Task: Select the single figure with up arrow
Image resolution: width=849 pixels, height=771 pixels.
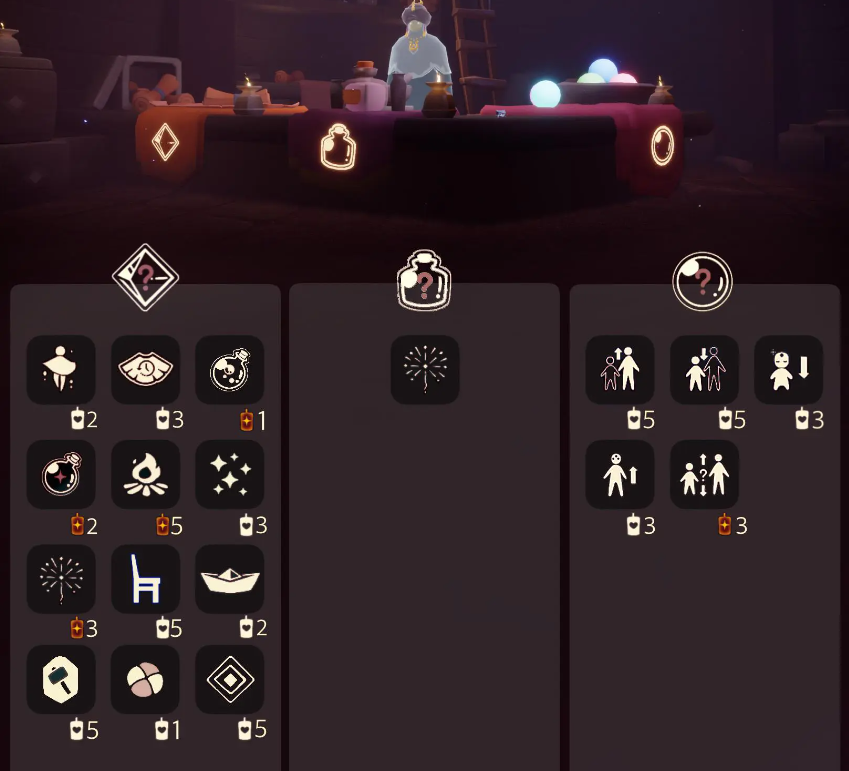Action: point(620,474)
